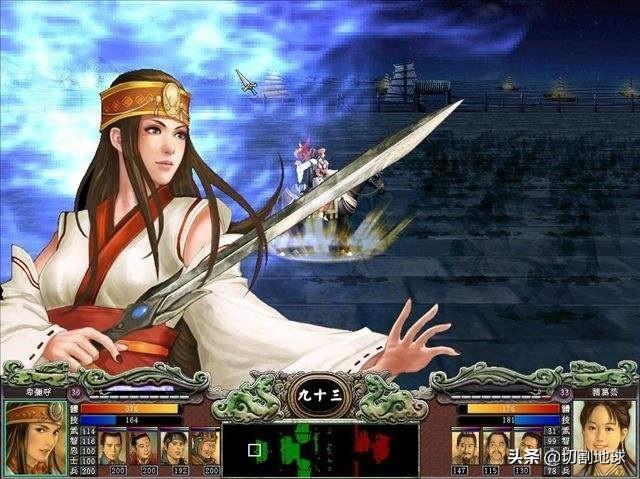Pick the enemy officer with 147 troops
The image size is (640, 479).
pyautogui.click(x=464, y=446)
